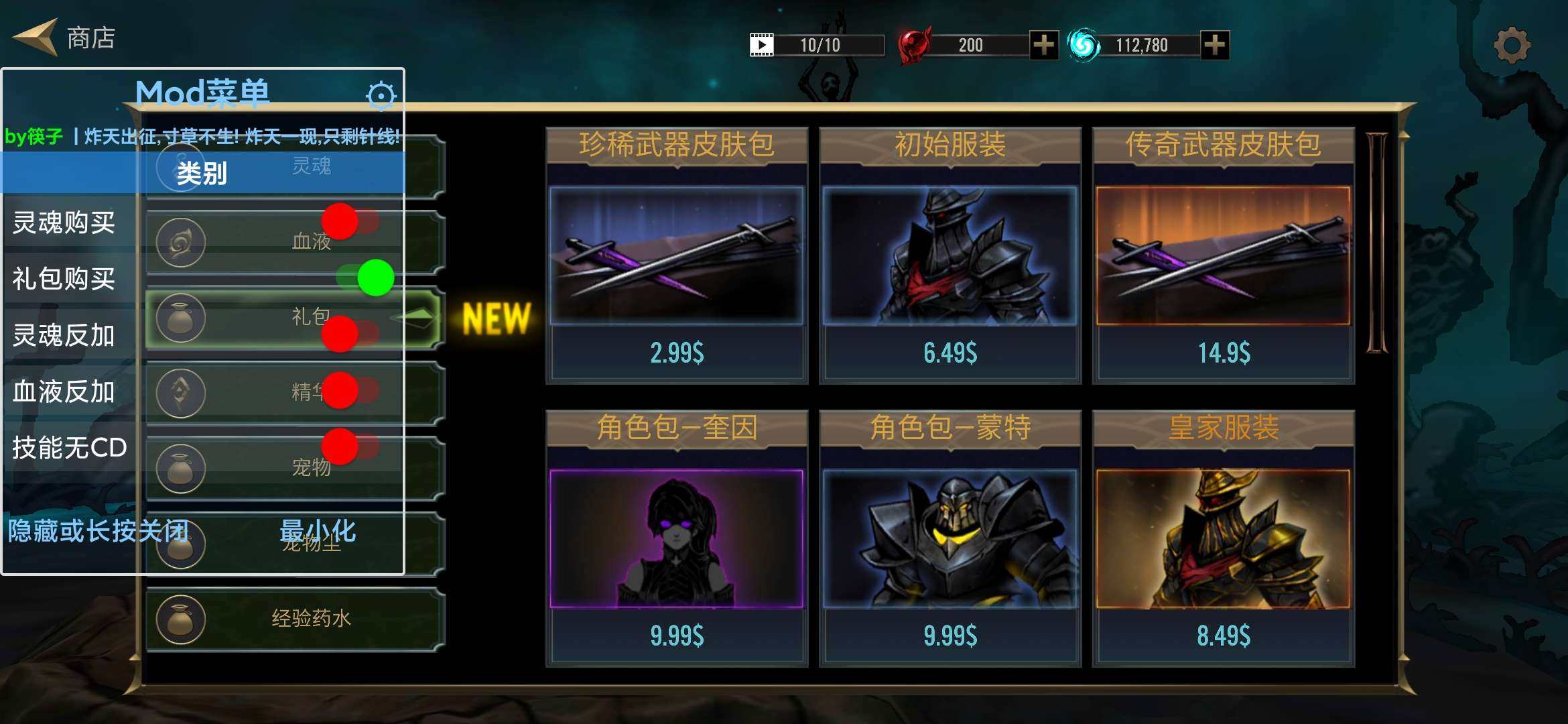Disable the 礼包购买 green toggle
The image size is (1568, 724).
[377, 278]
